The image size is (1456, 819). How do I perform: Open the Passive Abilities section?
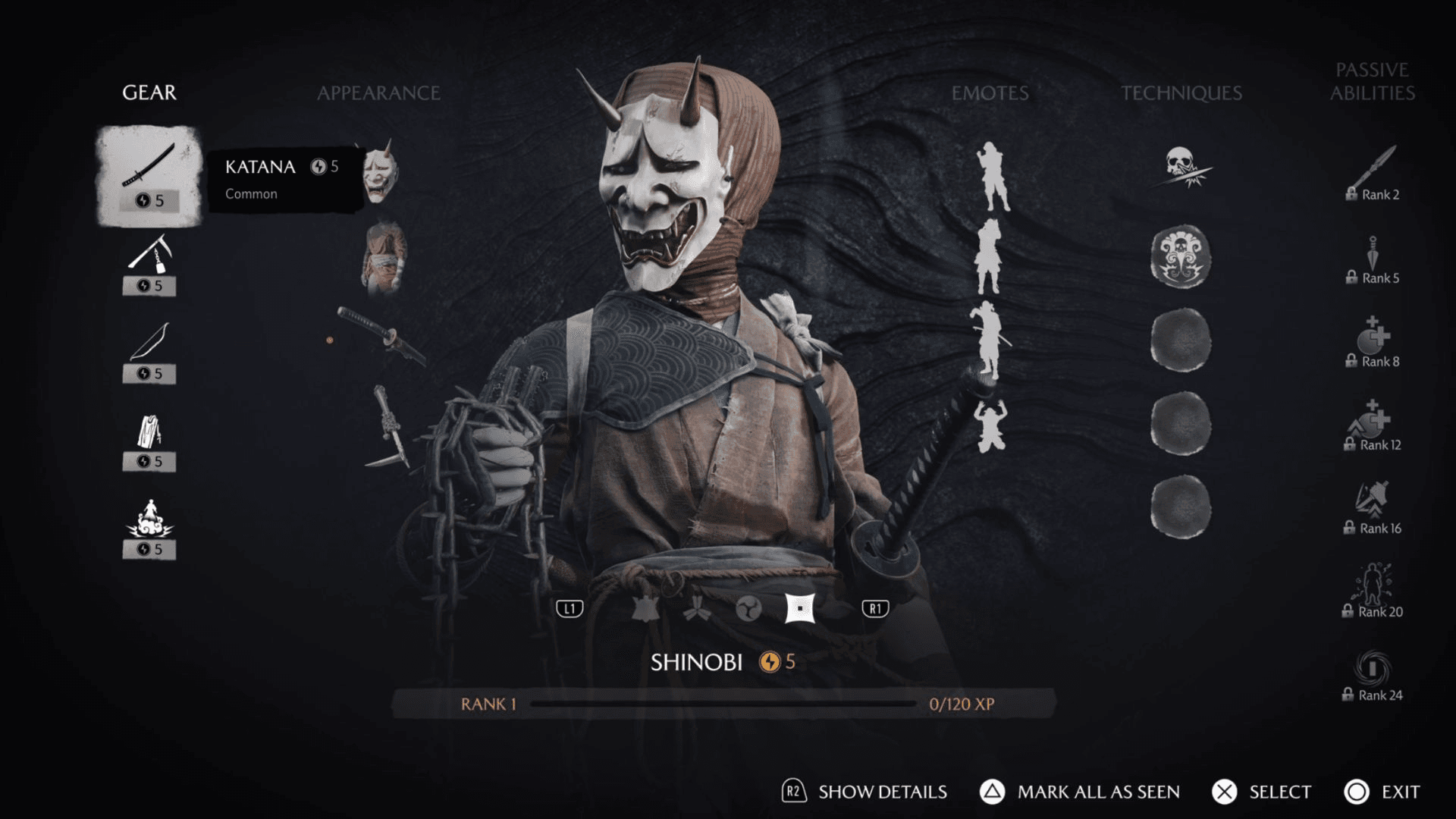click(x=1372, y=82)
